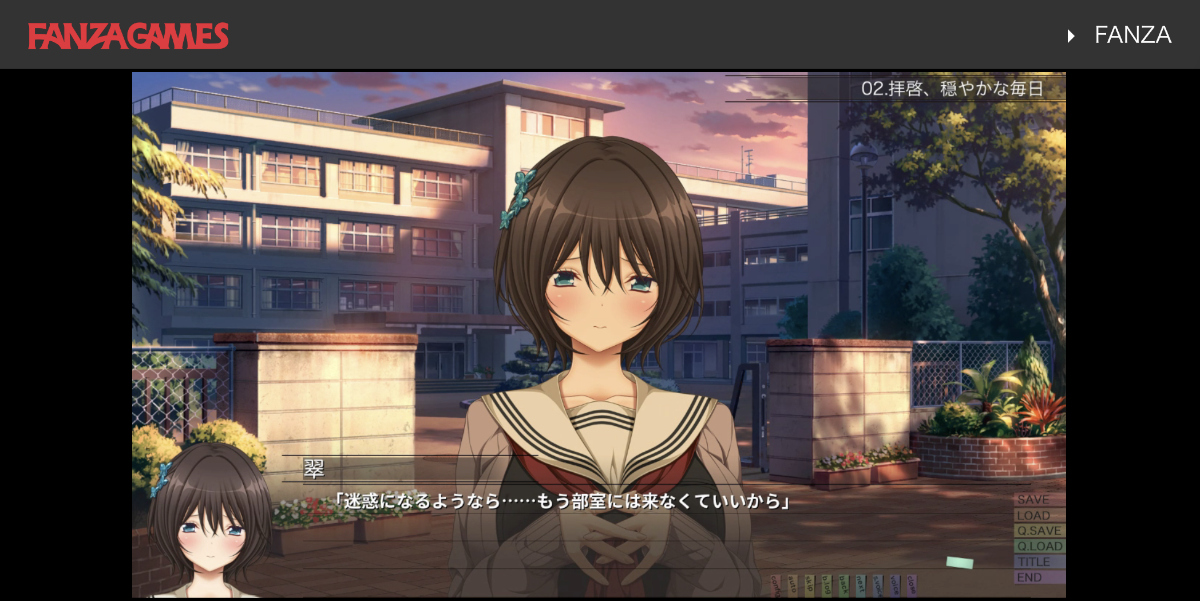Open the SAVE menu
The image size is (1200, 601).
pos(1038,499)
